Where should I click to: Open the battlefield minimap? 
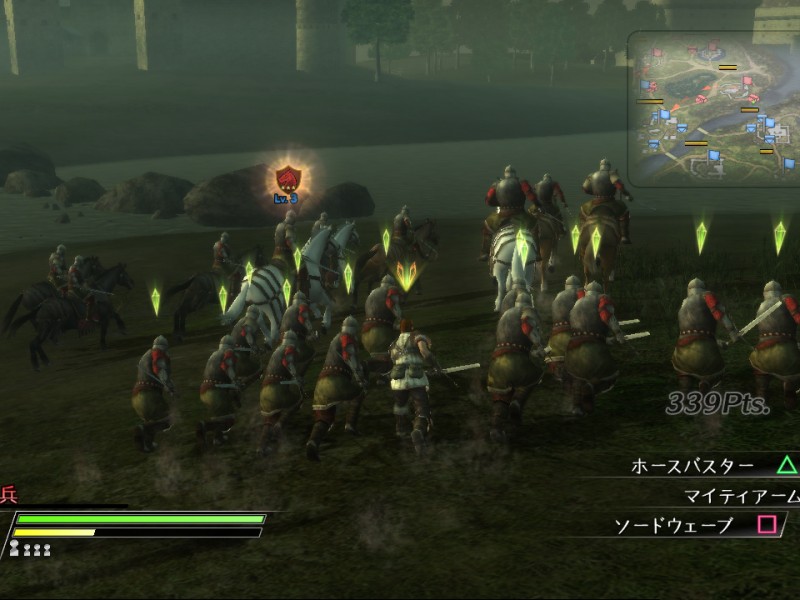coord(714,108)
